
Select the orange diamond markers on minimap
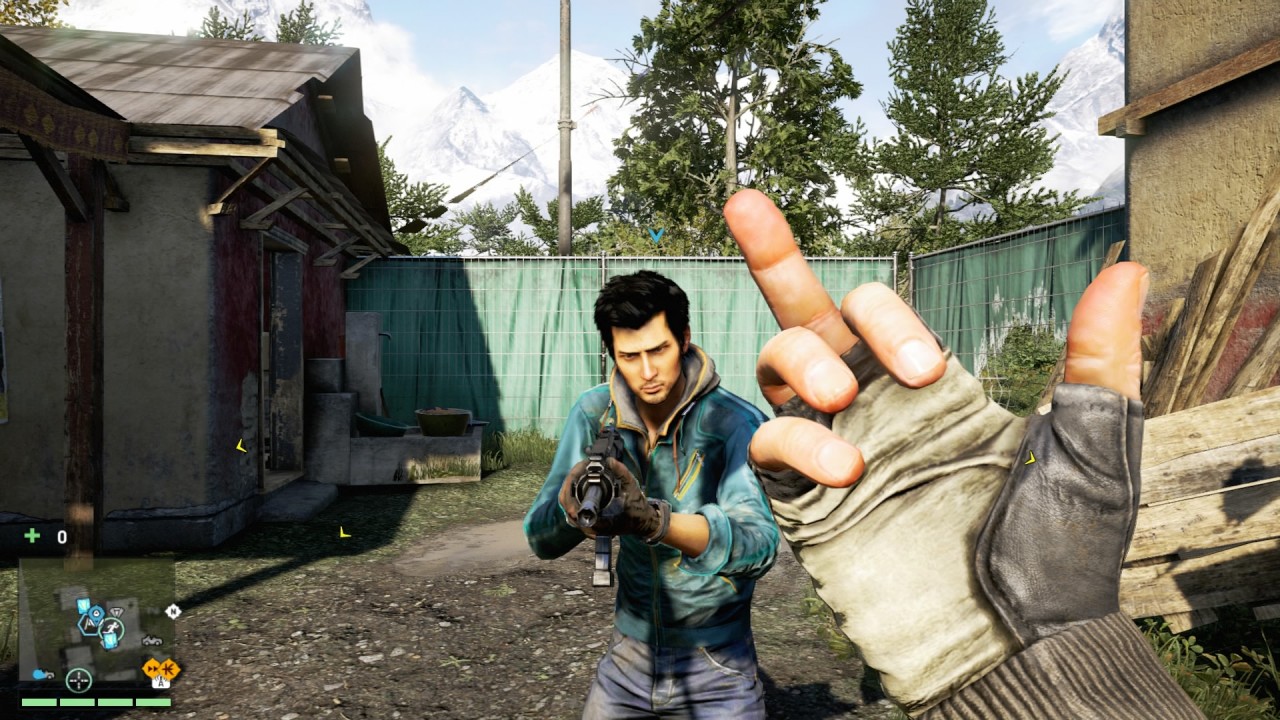[x=161, y=669]
